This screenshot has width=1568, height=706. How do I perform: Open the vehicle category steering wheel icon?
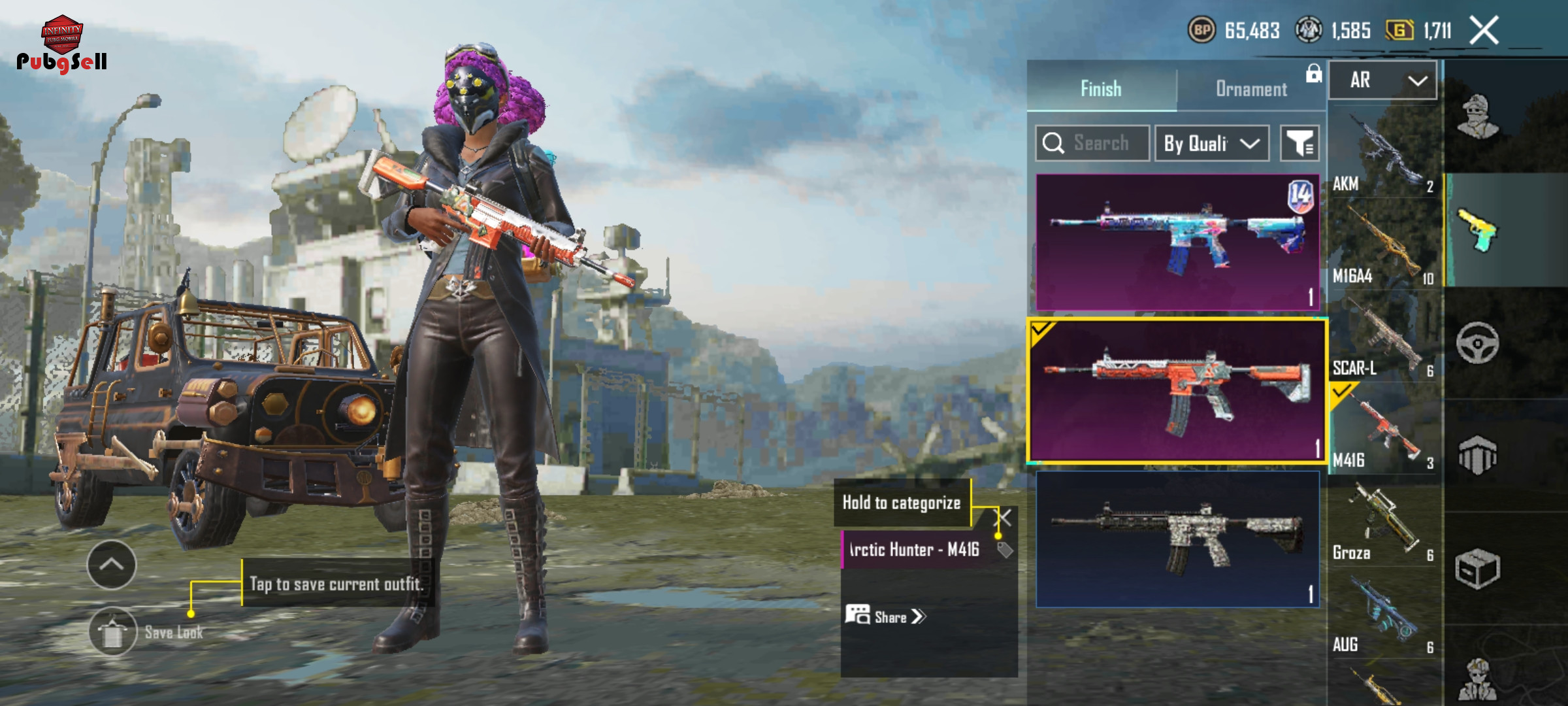(x=1477, y=343)
